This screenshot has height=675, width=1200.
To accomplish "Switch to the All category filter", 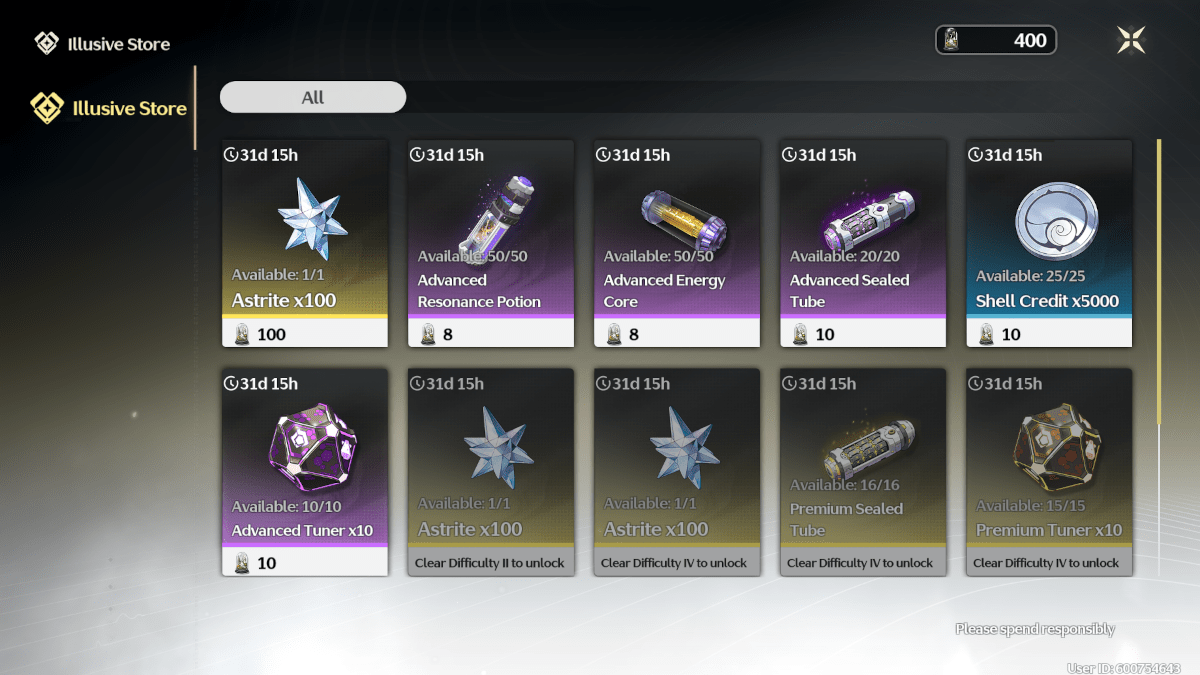I will tap(313, 97).
